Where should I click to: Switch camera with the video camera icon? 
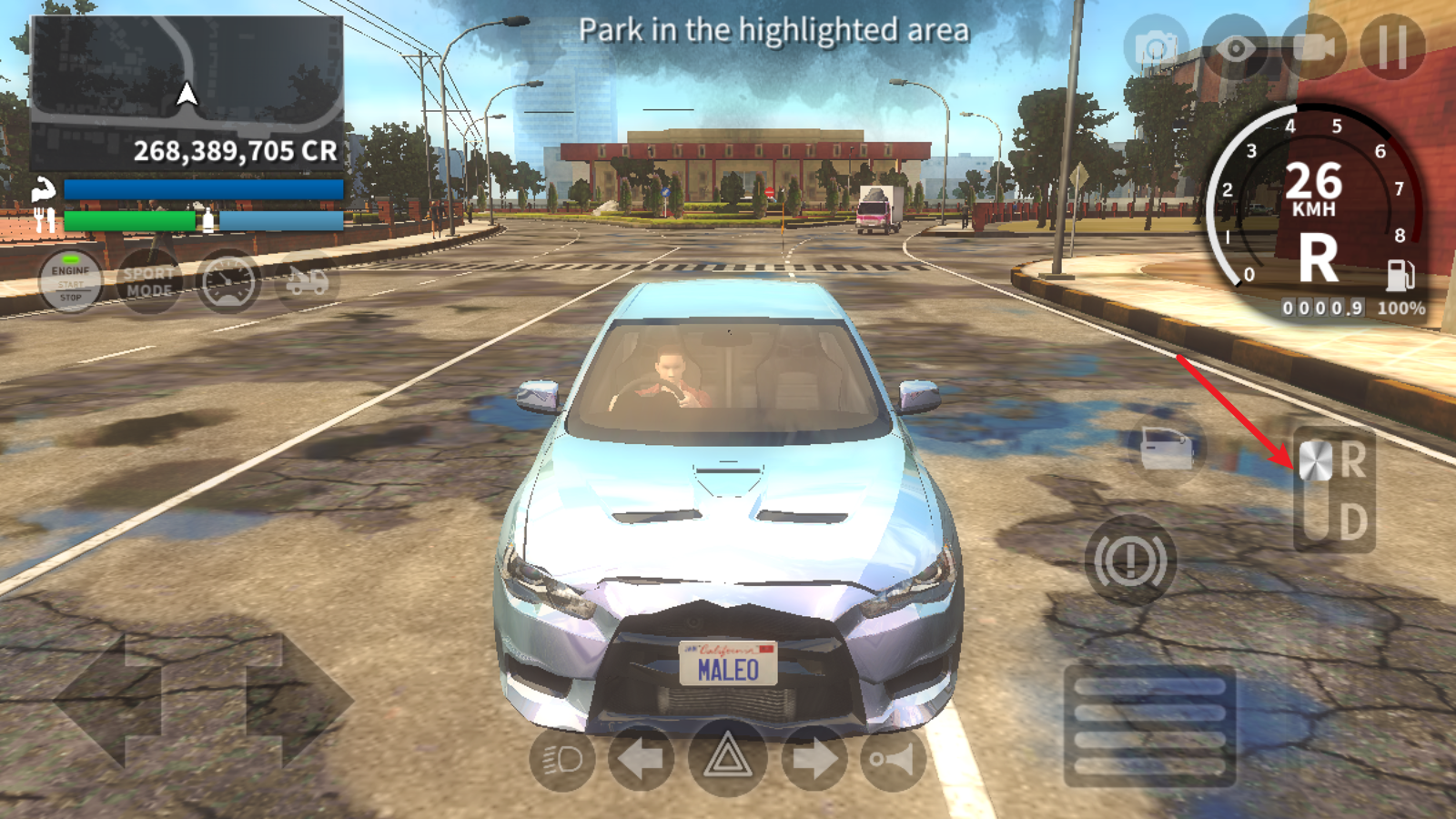pyautogui.click(x=1313, y=46)
